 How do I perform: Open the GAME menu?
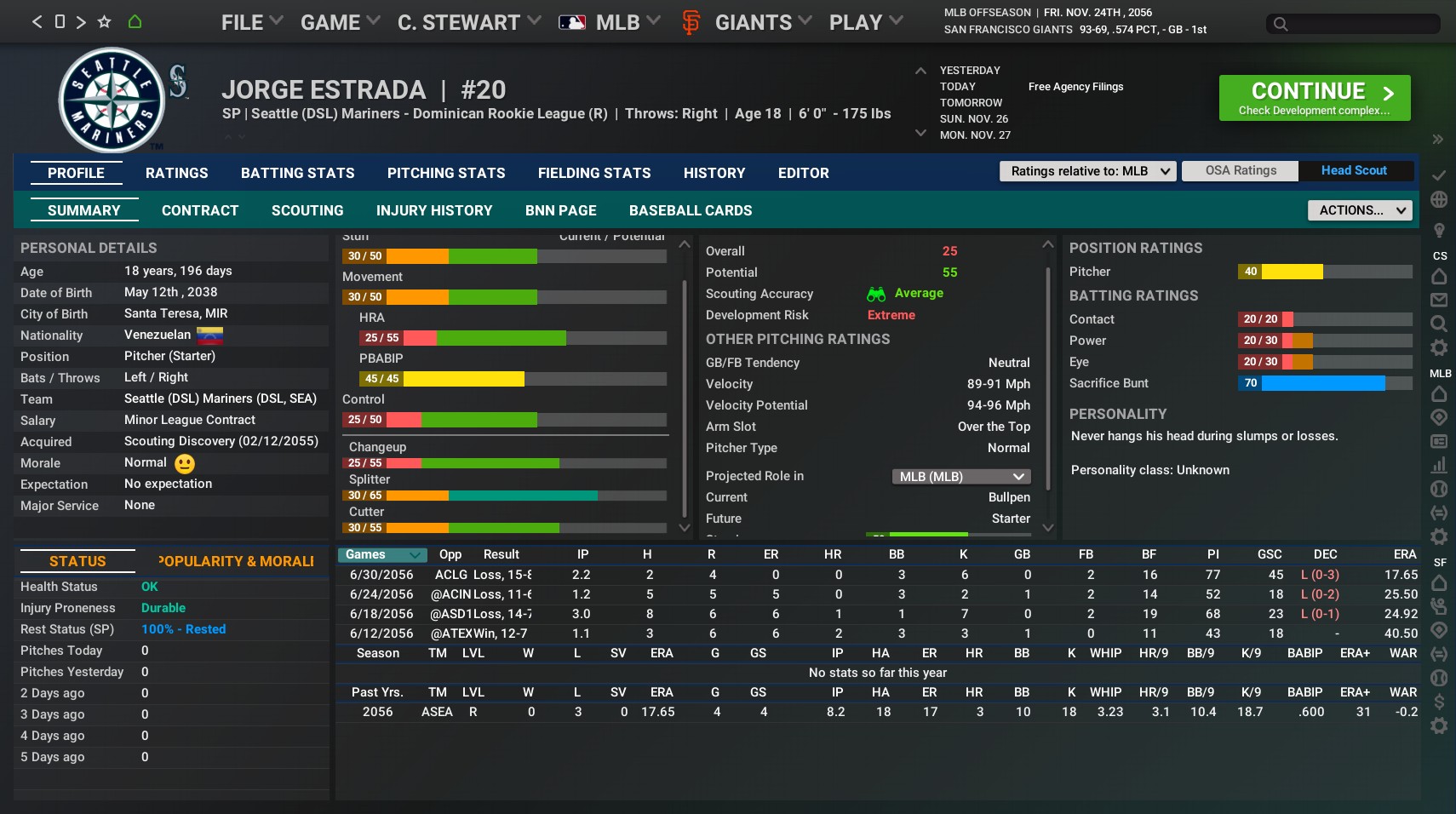tap(332, 22)
